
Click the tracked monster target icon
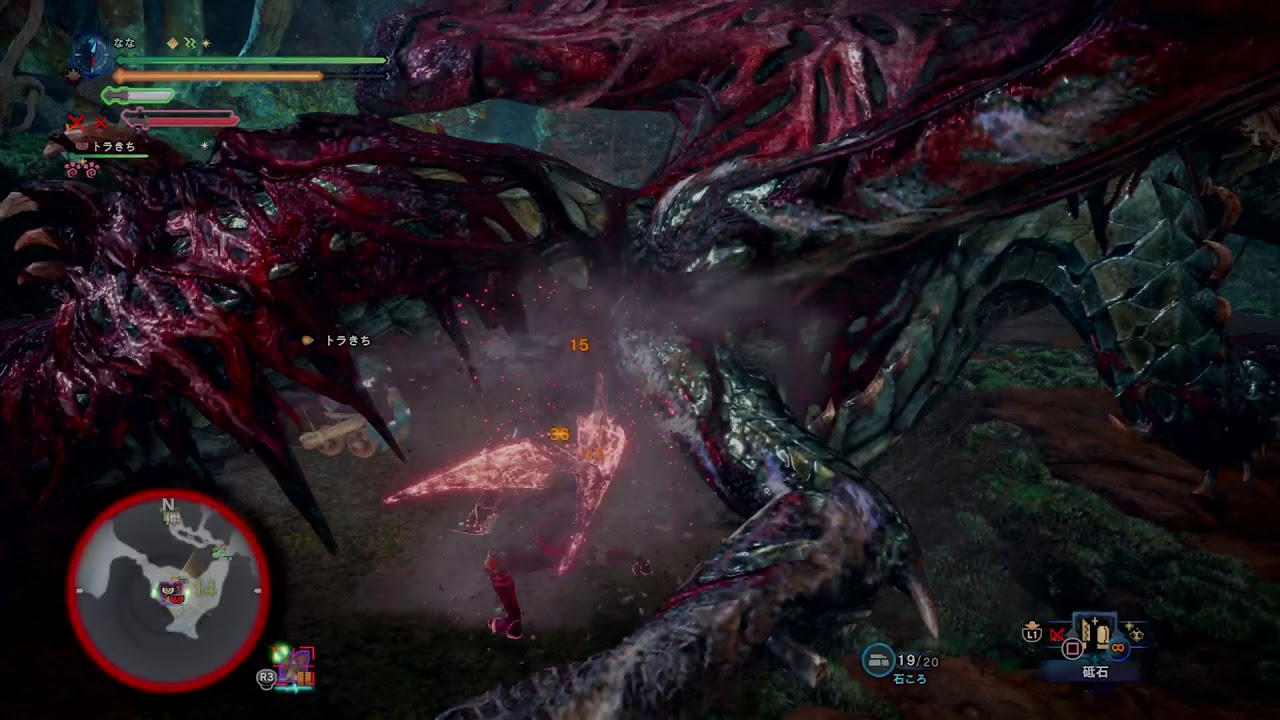coord(297,667)
